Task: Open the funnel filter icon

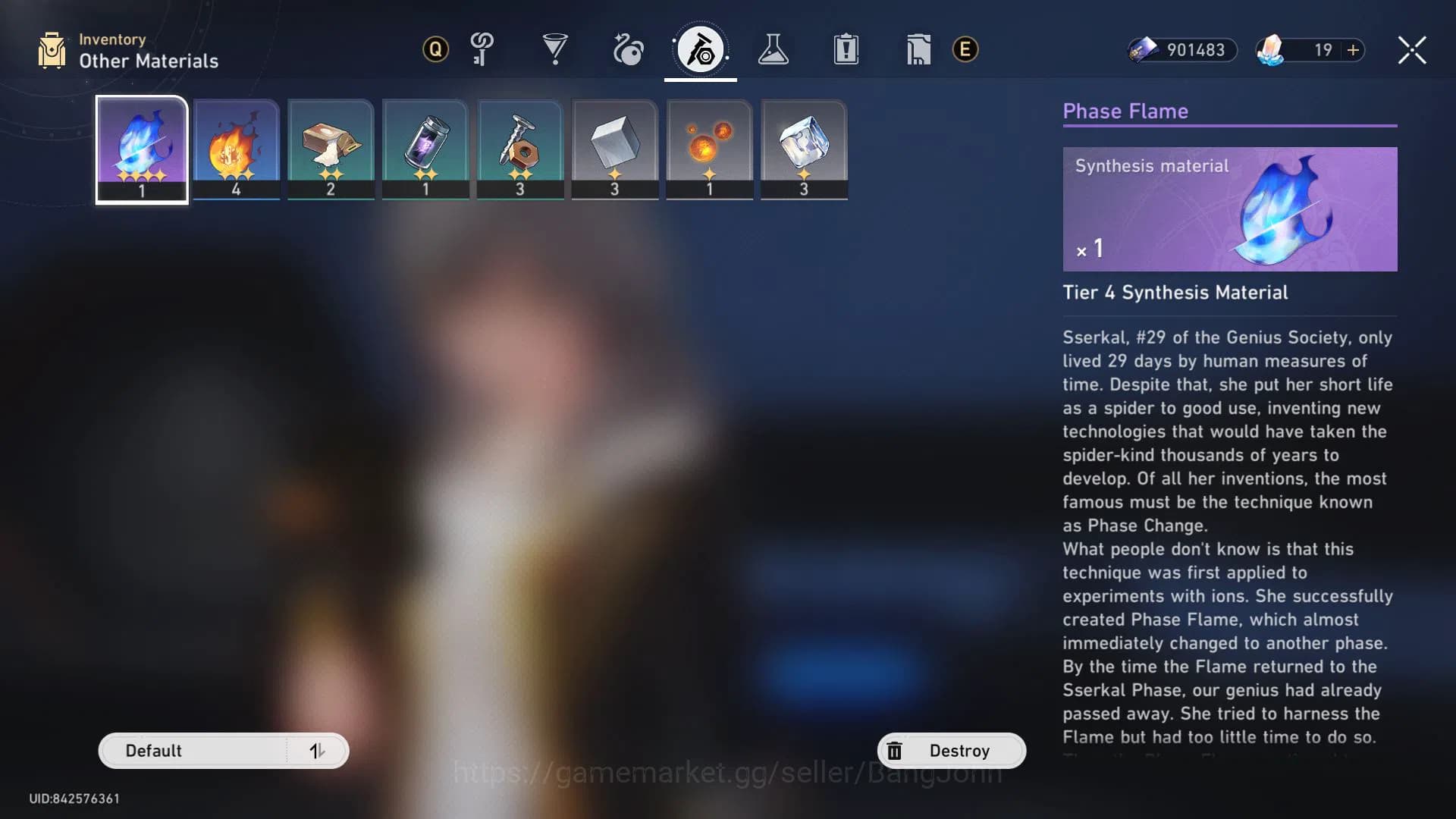Action: tap(556, 50)
